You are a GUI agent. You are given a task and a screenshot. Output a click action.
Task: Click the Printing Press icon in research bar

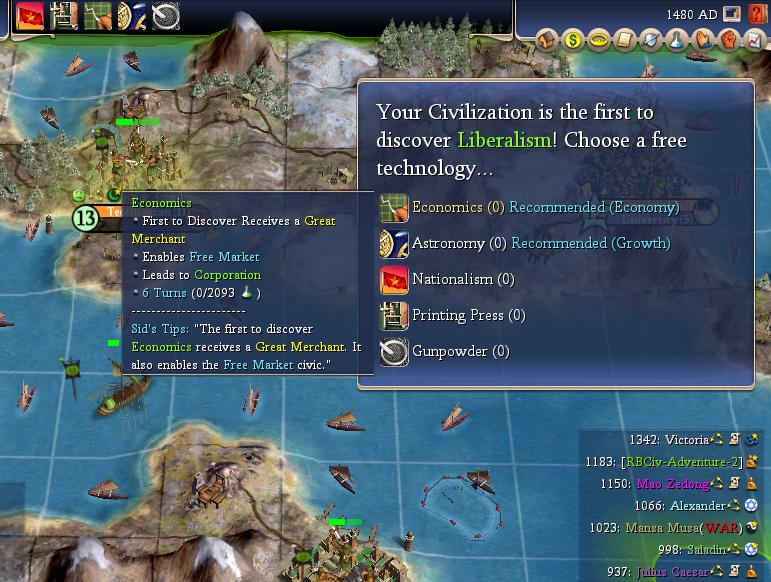click(64, 15)
